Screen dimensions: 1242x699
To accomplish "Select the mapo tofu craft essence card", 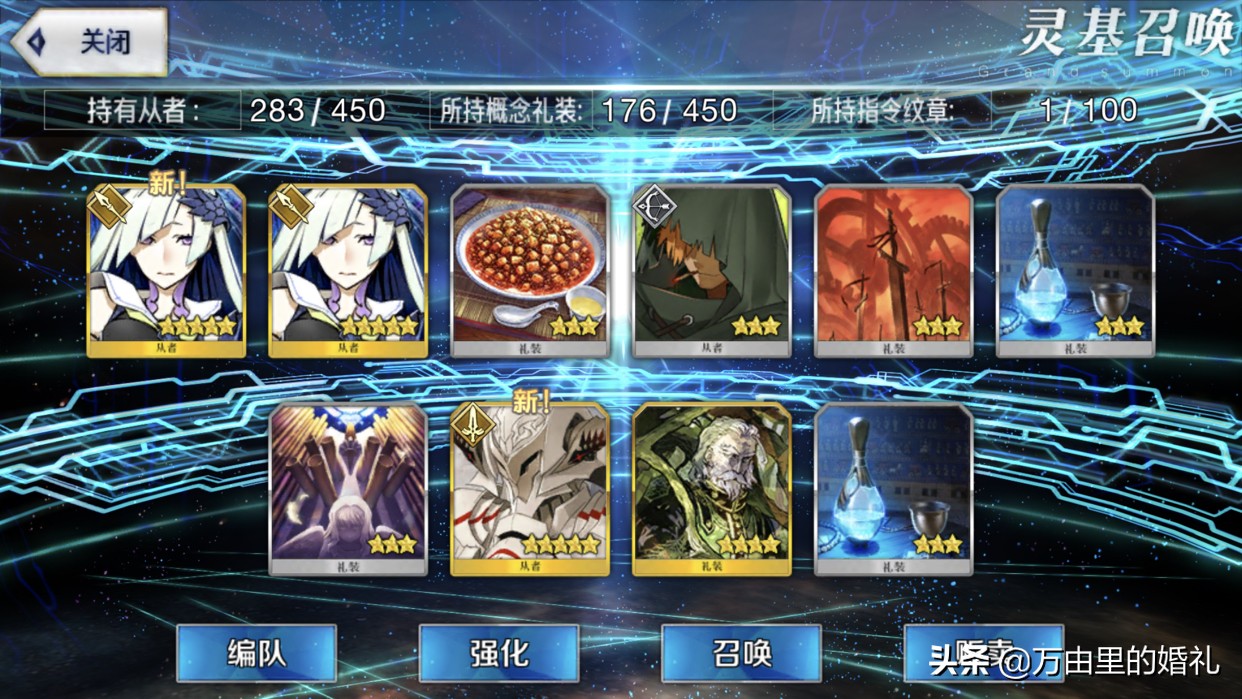I will point(530,270).
